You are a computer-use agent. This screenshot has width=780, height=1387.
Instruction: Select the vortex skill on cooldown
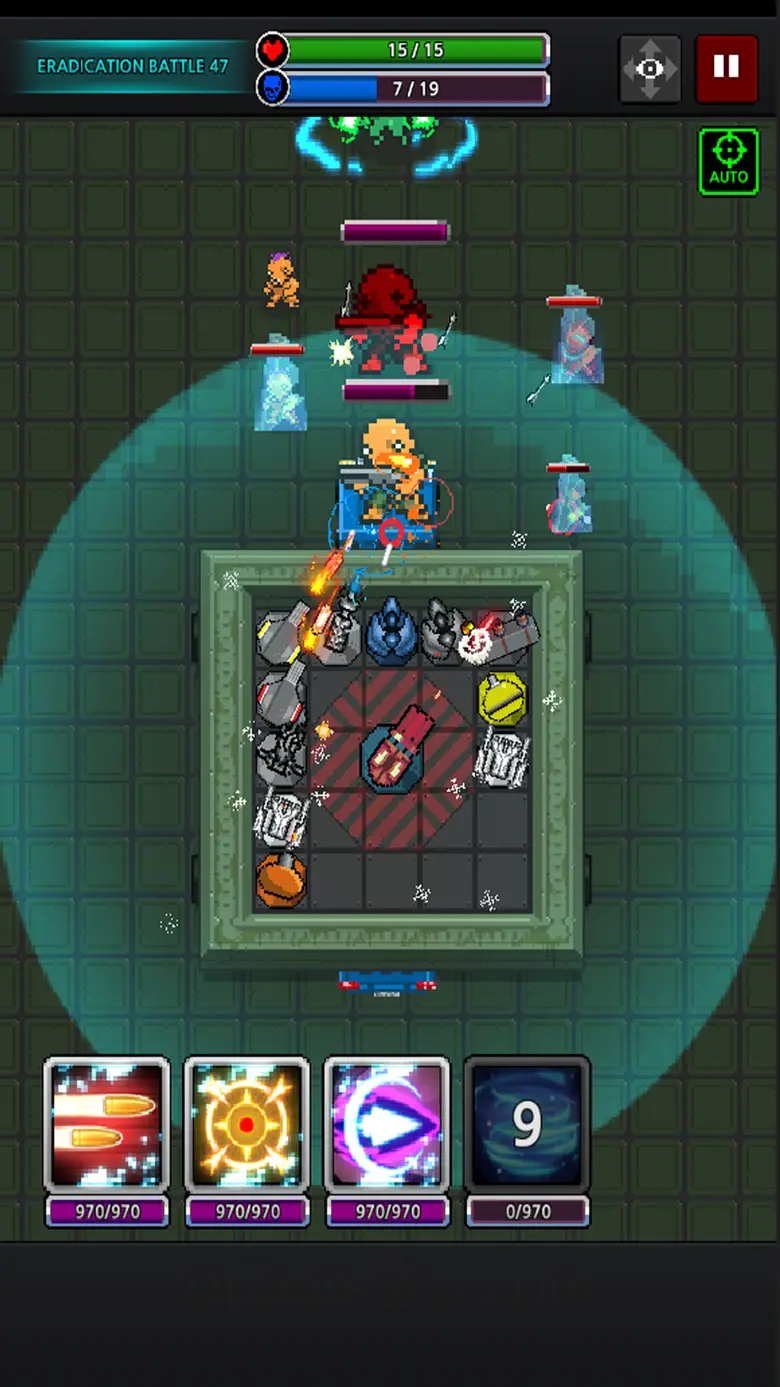(x=527, y=1125)
